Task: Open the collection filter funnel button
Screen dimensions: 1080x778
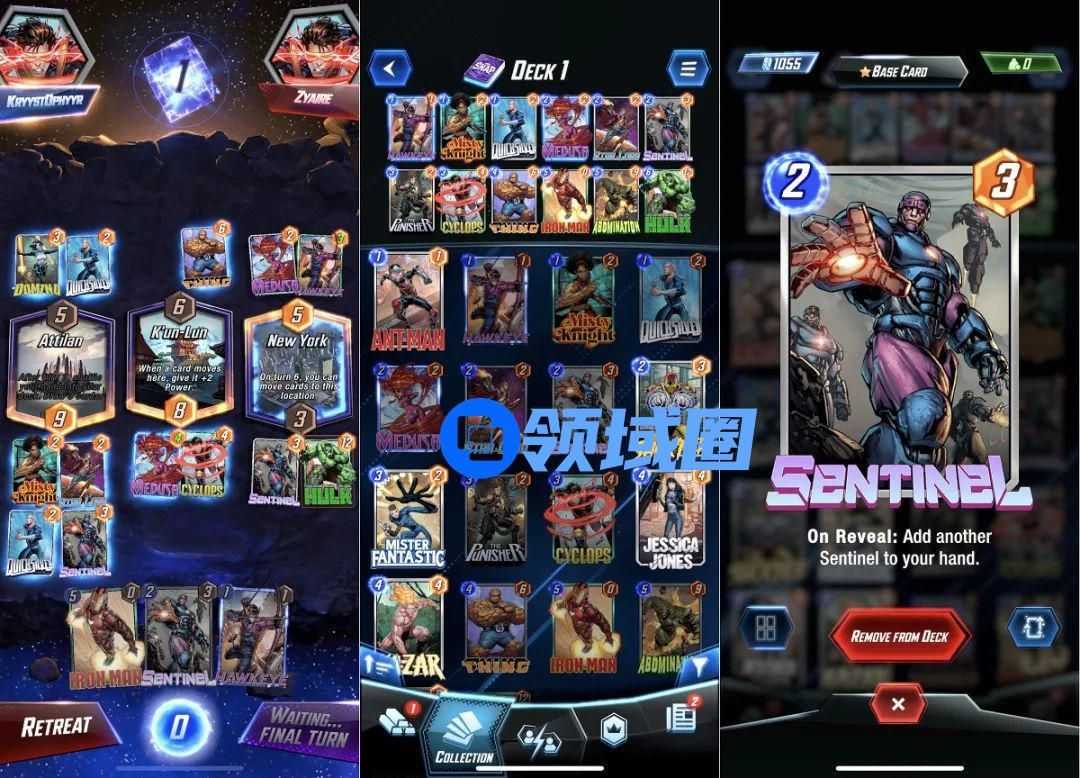Action: coord(701,665)
